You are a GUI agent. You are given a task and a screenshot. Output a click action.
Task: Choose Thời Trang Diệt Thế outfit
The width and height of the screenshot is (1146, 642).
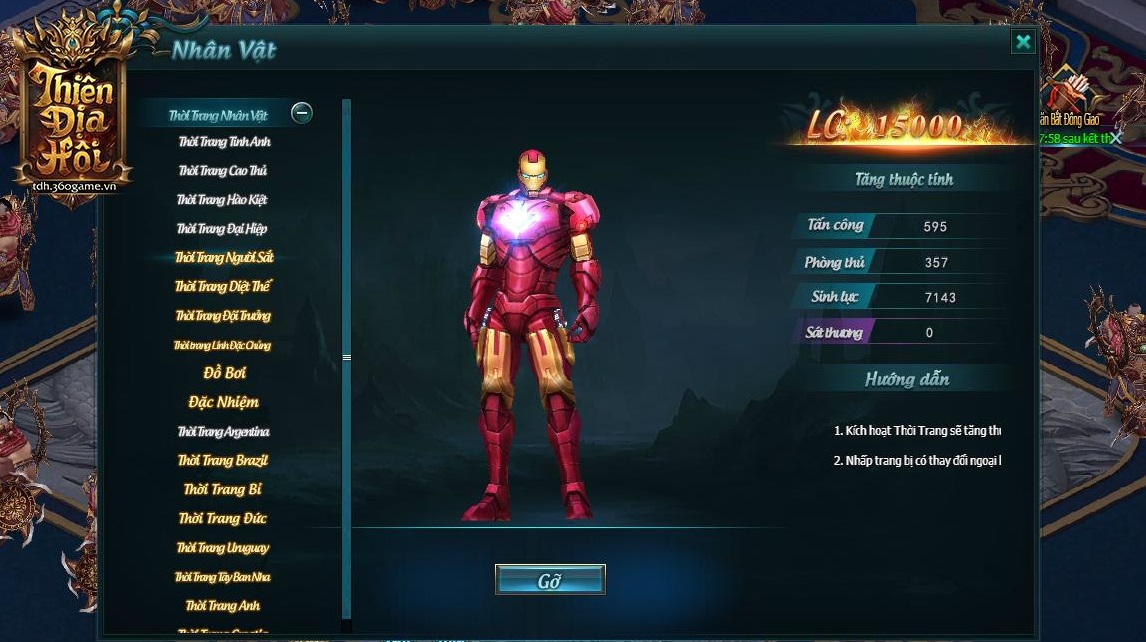pos(223,287)
